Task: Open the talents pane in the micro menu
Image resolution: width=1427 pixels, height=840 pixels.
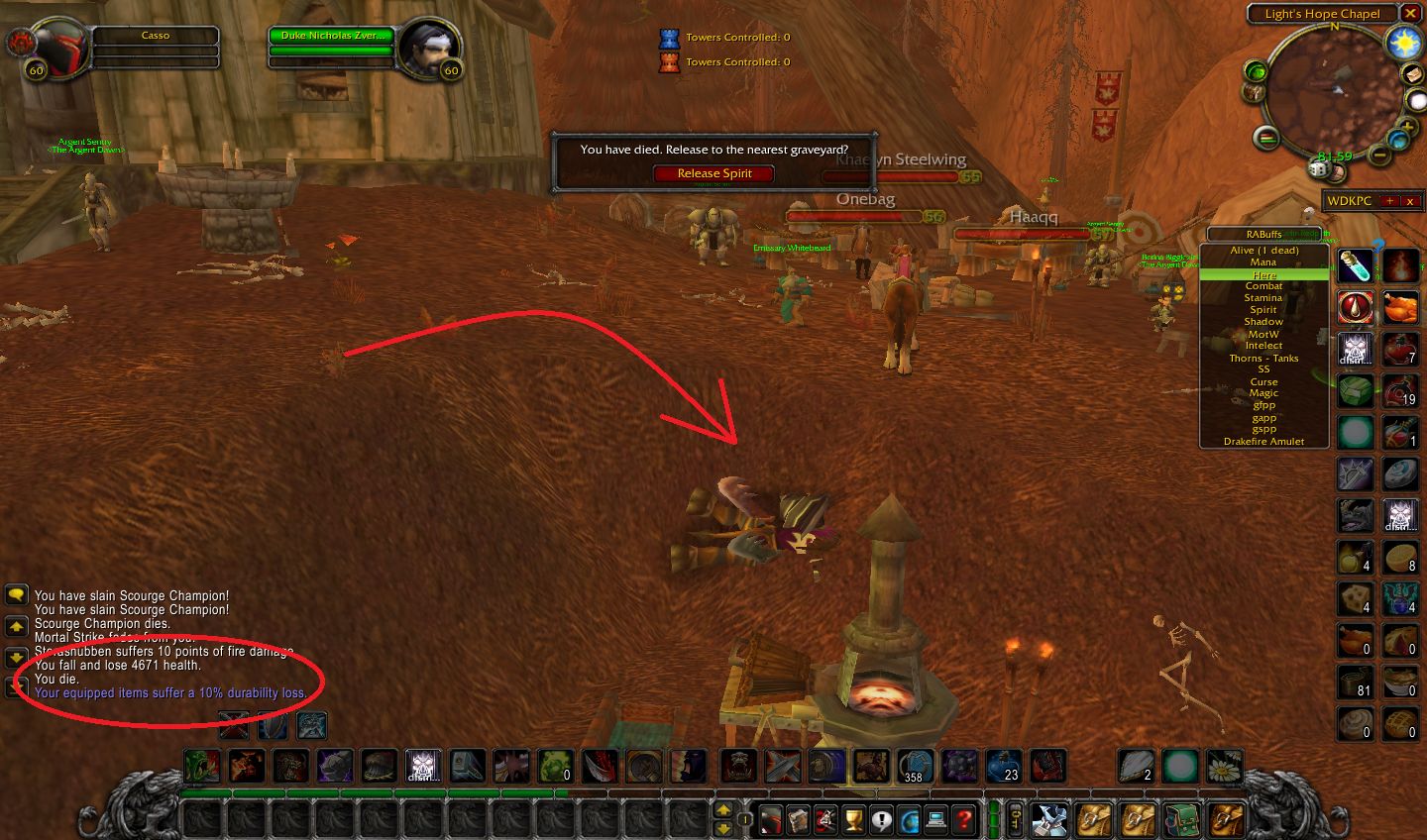Action: (x=824, y=819)
